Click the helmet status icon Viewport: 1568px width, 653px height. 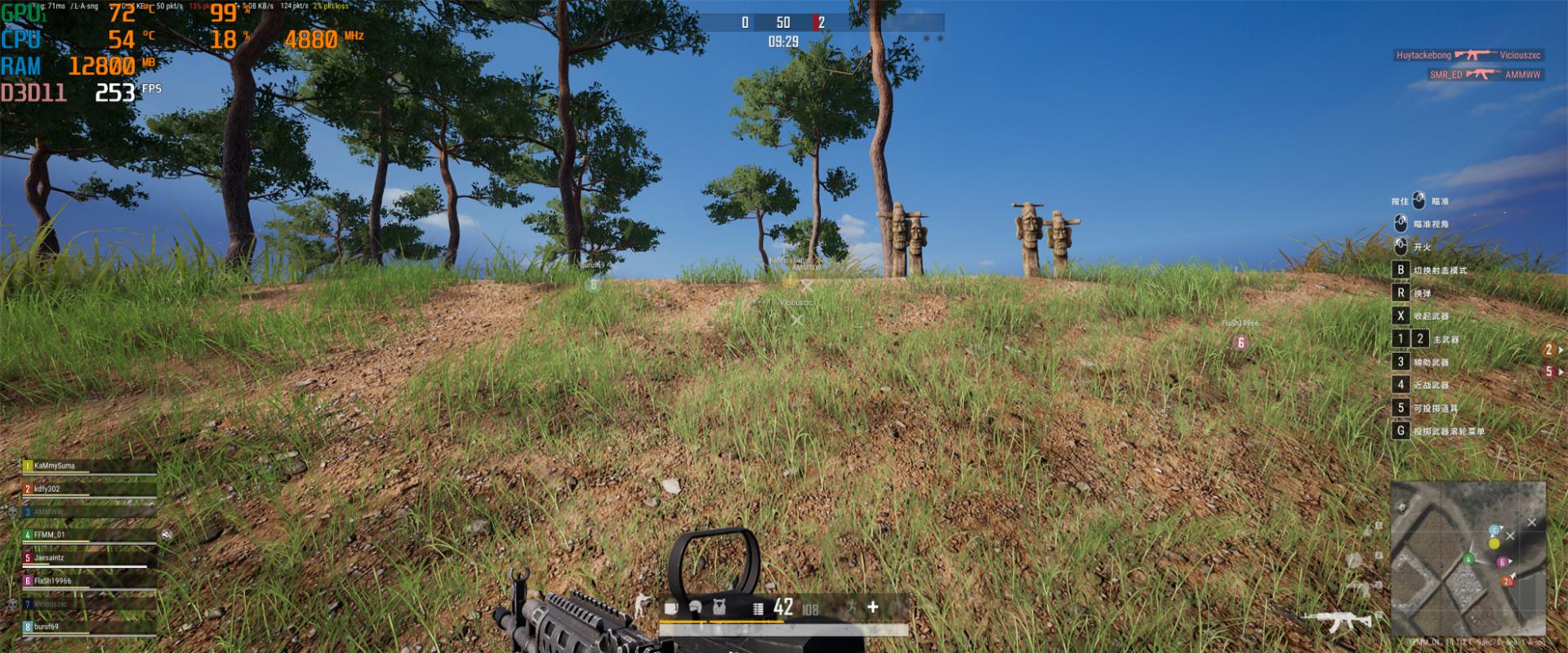(x=695, y=607)
